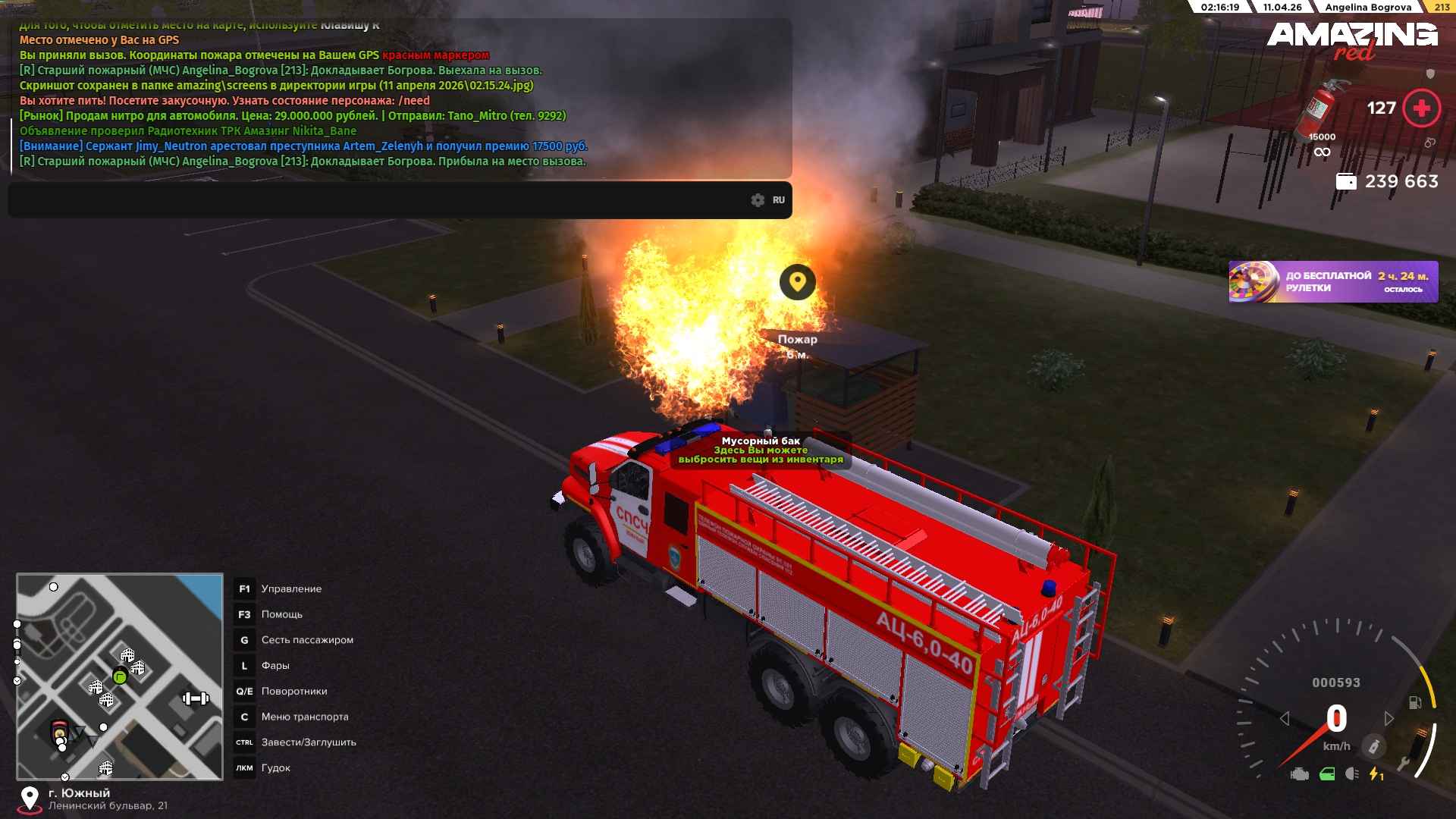Click the Amazing Red logo
1456x819 pixels.
(1352, 39)
